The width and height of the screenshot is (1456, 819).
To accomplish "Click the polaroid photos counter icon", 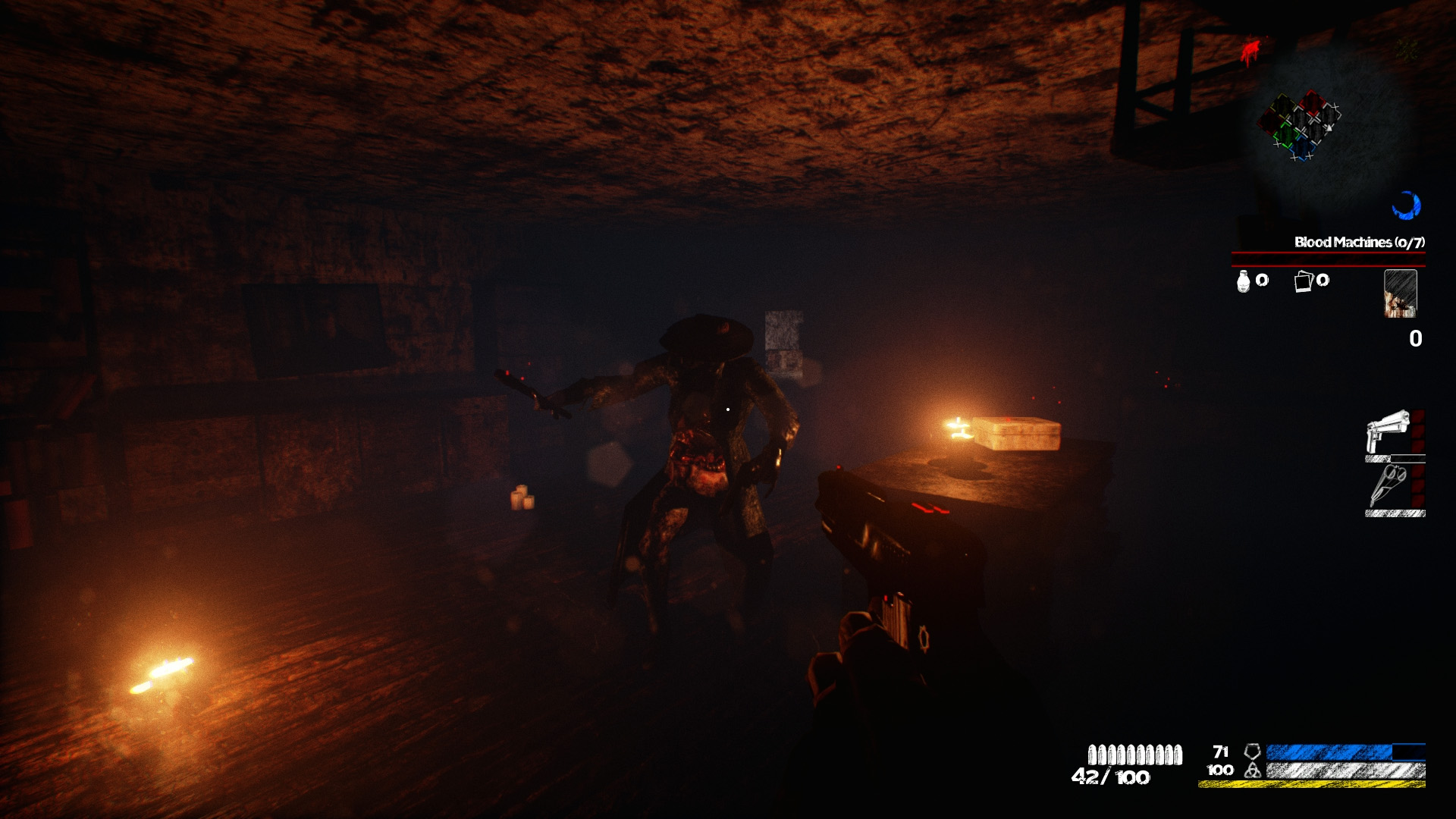I will [x=1303, y=281].
